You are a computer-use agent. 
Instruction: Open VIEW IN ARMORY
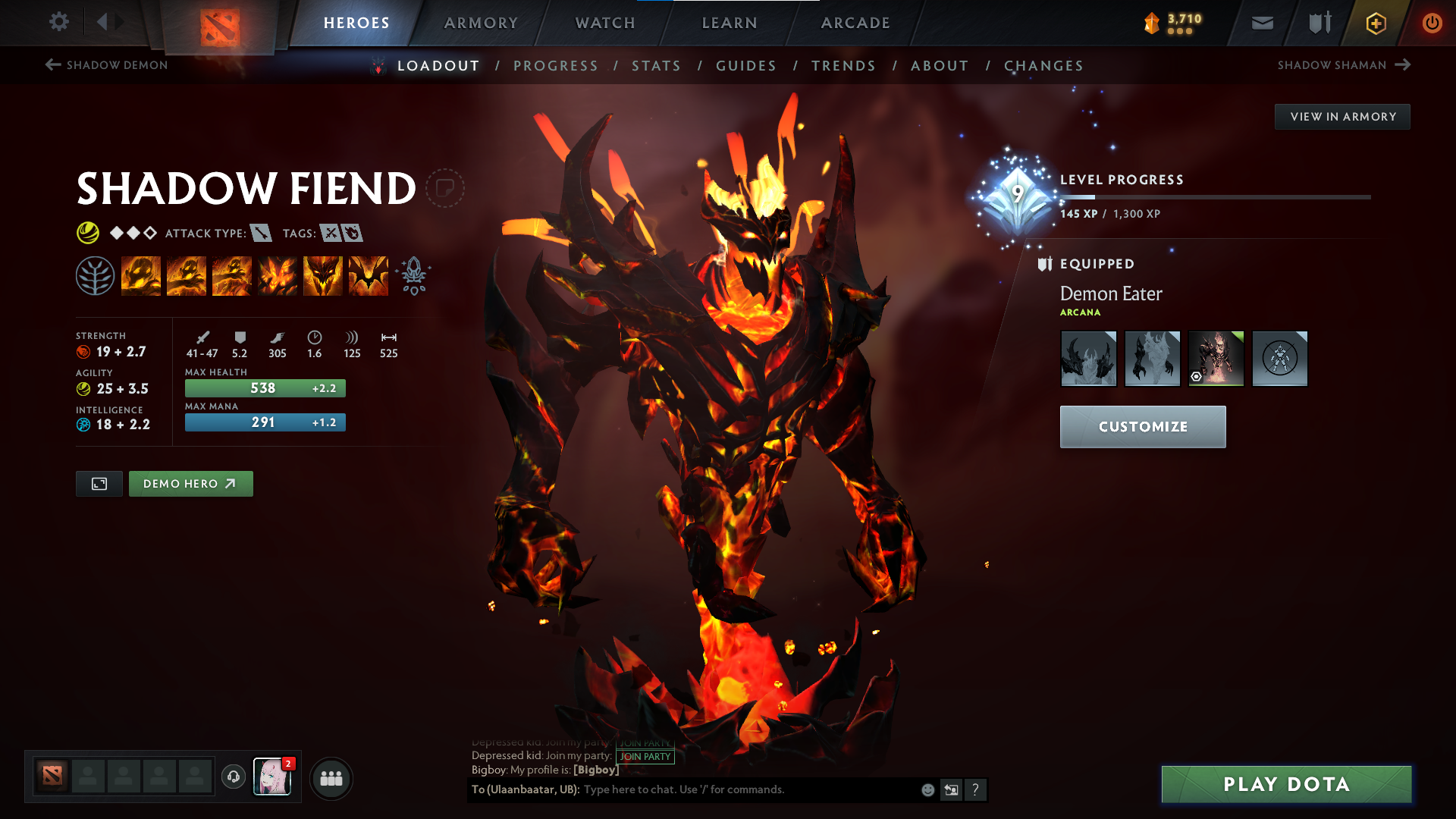tap(1342, 116)
